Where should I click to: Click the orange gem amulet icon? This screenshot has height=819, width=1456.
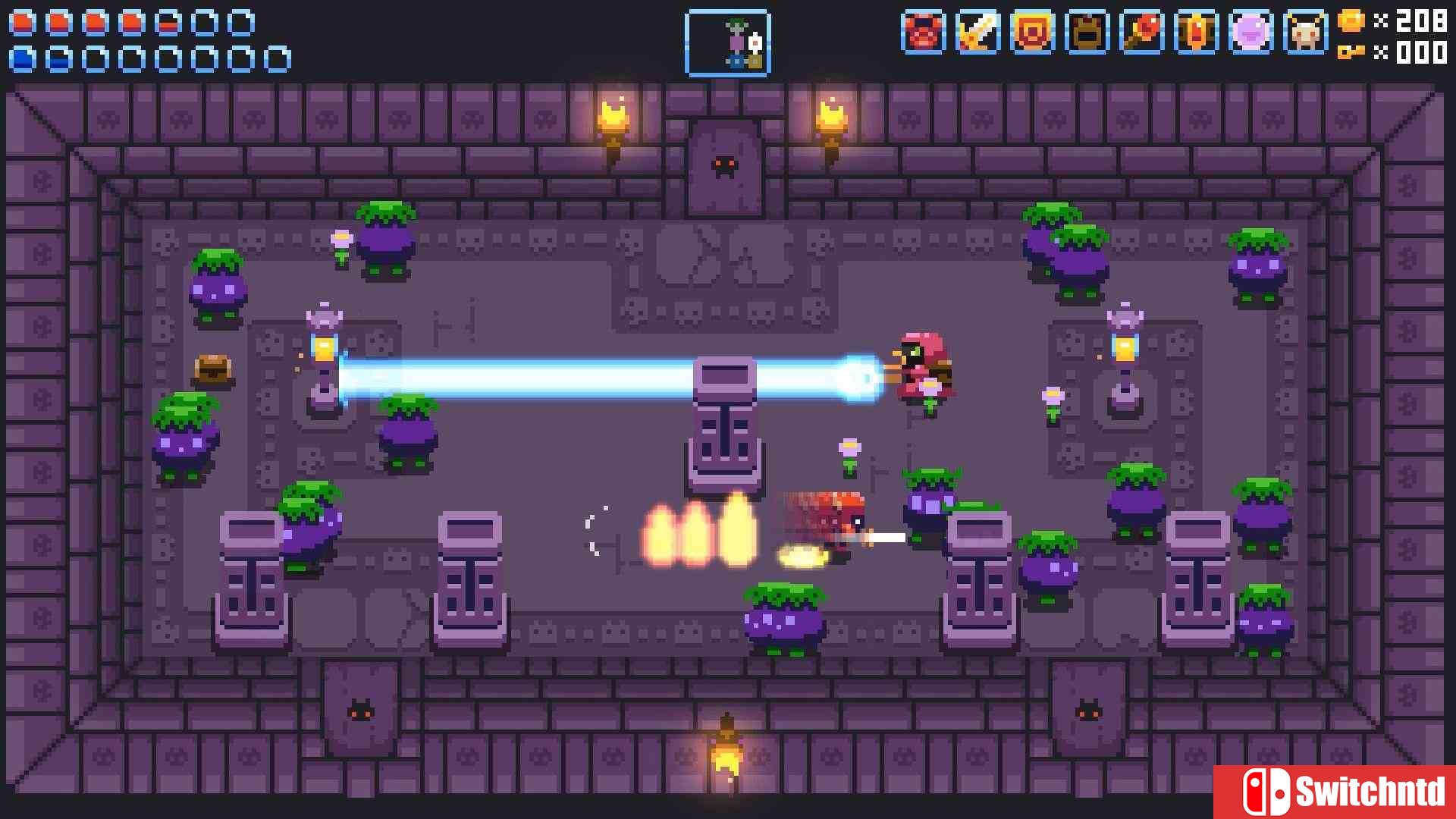1196,33
